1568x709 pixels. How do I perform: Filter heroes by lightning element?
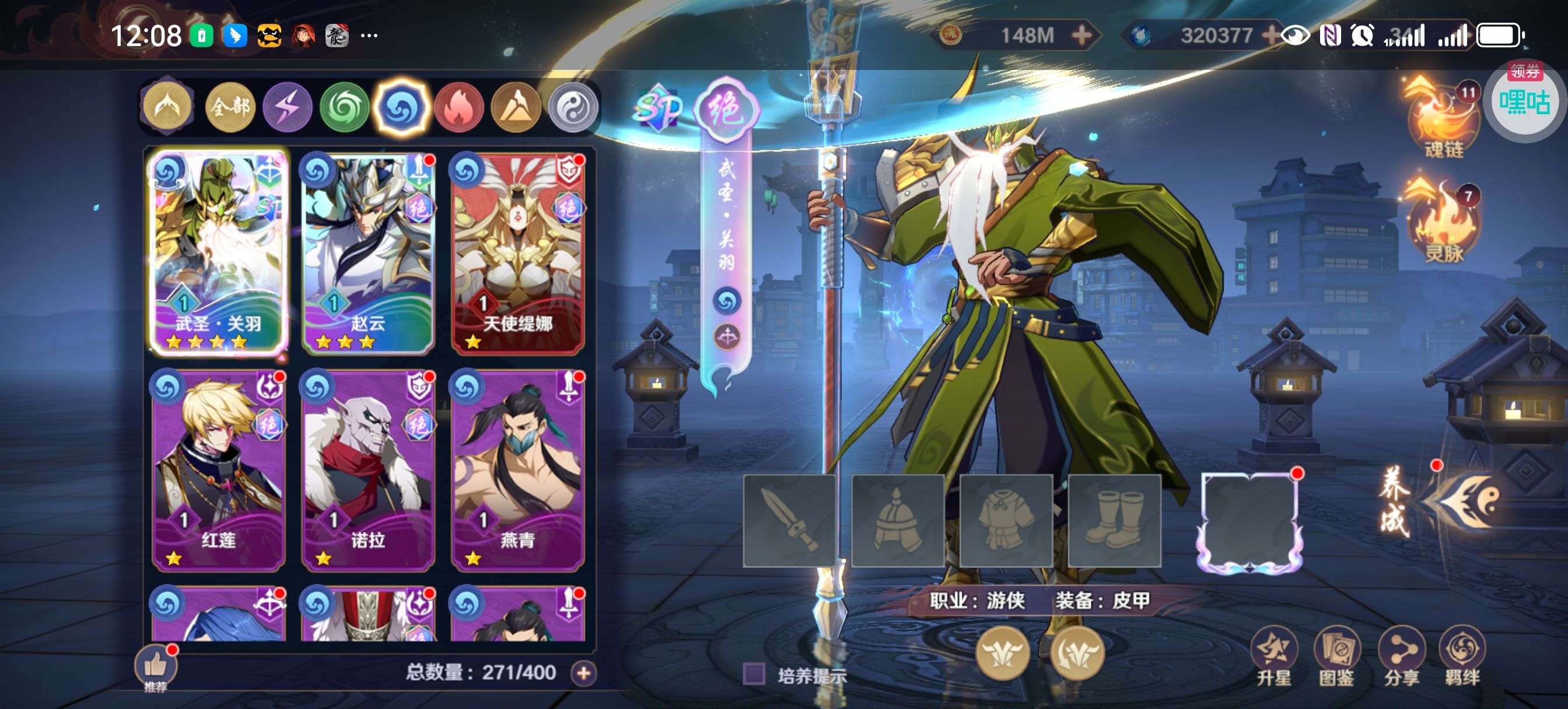(288, 108)
